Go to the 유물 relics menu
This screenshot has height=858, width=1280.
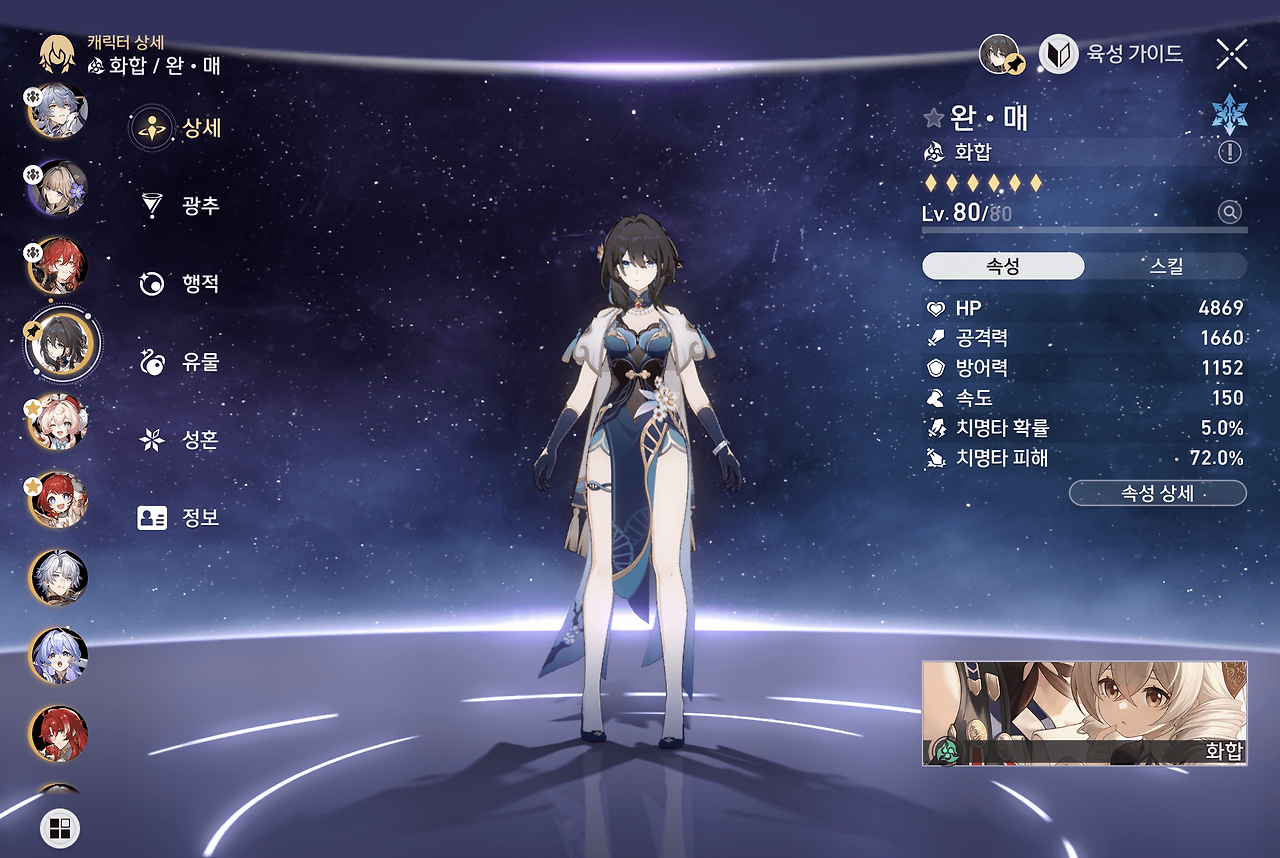coord(178,362)
